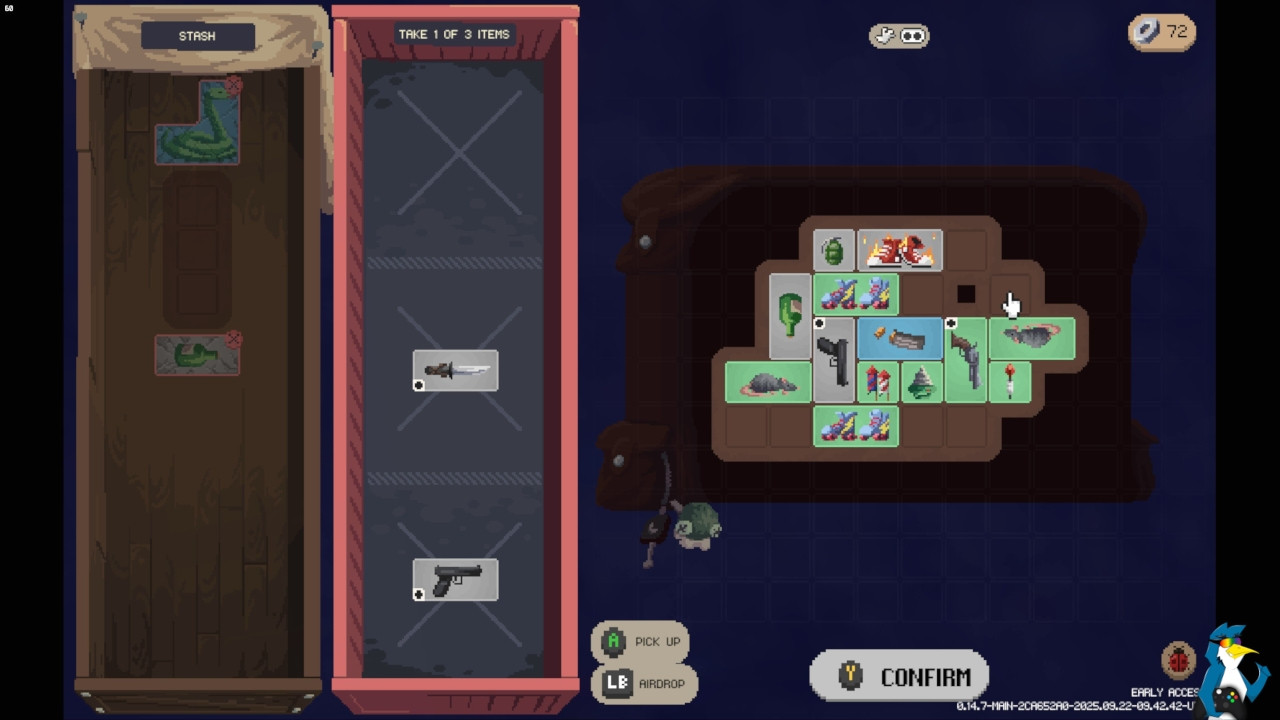Pick the green swirled cone item
The width and height of the screenshot is (1280, 720).
tap(922, 383)
